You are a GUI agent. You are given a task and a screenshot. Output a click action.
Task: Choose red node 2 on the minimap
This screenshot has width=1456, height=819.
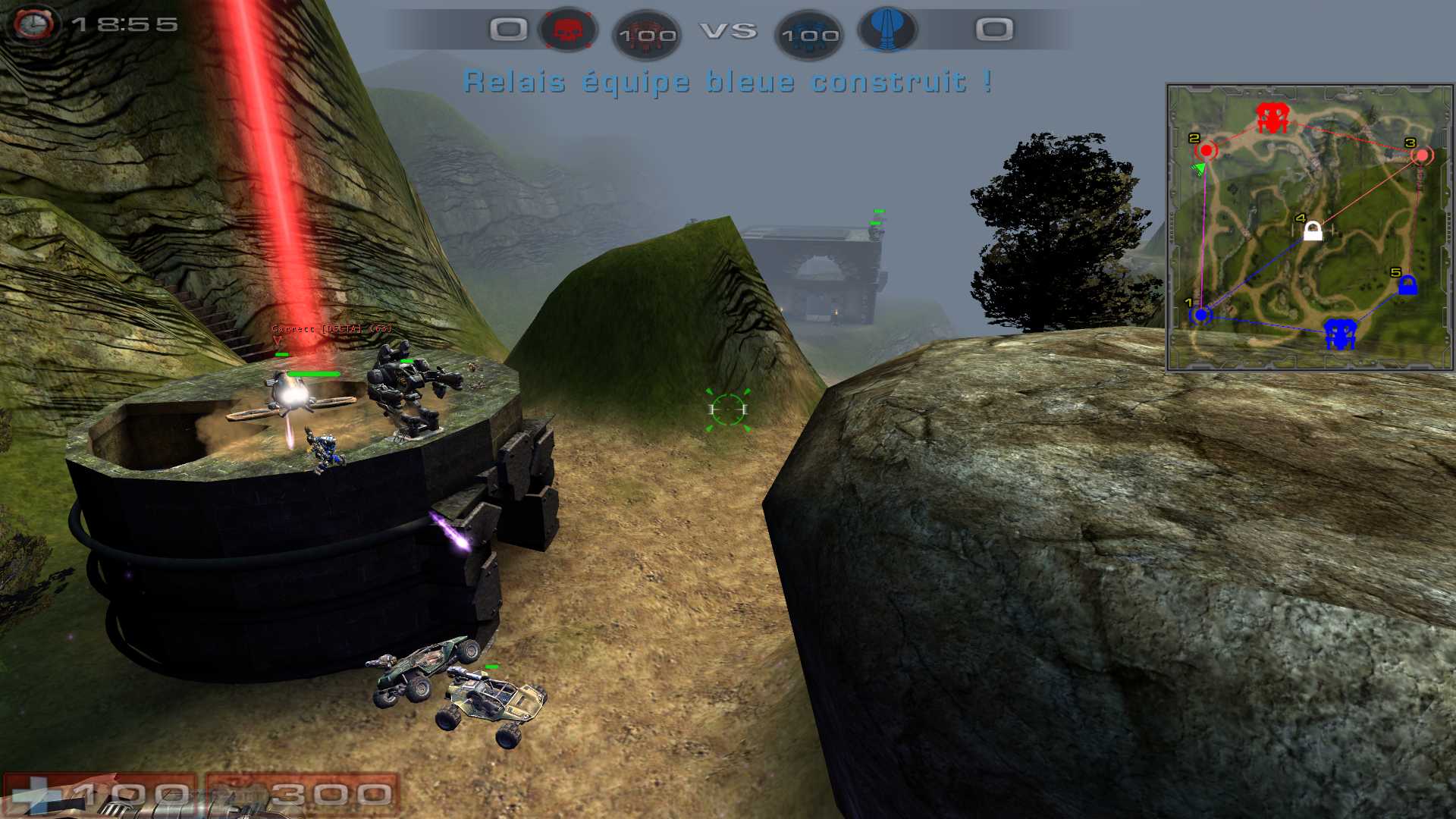[x=1206, y=150]
